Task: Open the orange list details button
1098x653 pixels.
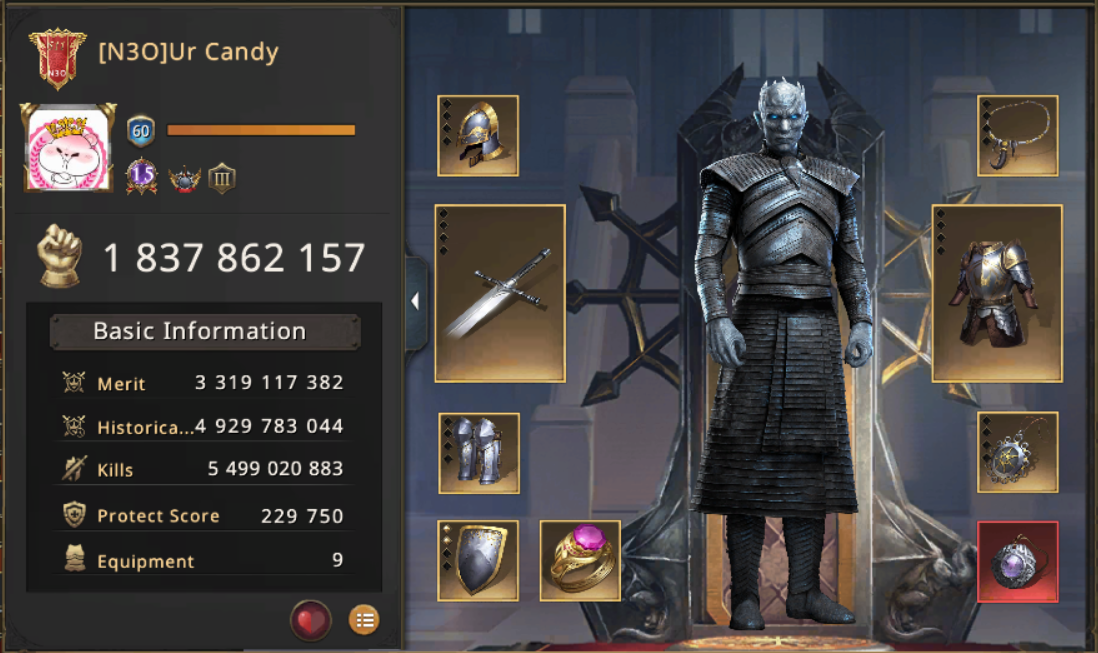Action: click(x=364, y=620)
